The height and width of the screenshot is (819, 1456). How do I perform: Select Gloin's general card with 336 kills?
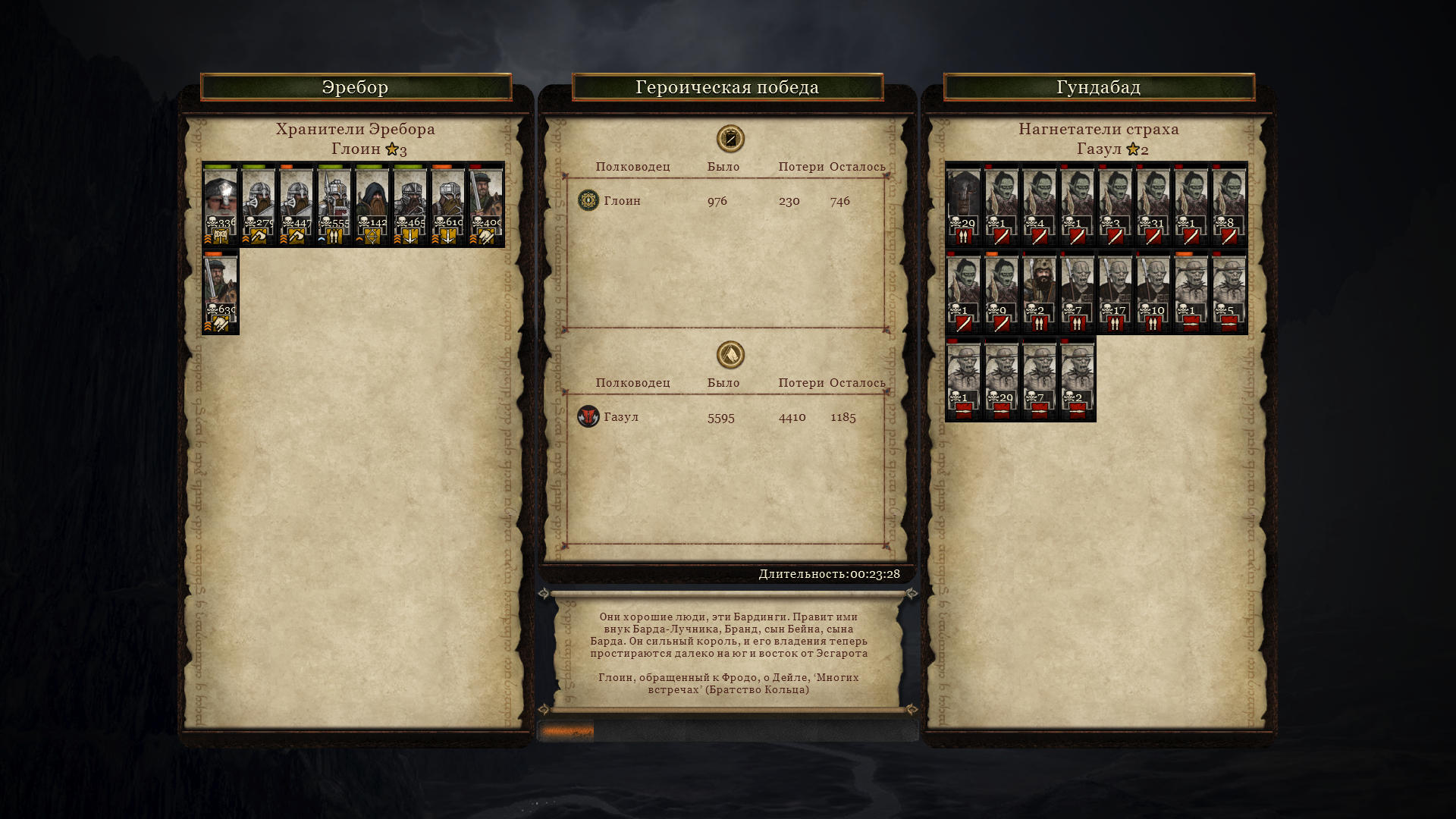pos(221,205)
